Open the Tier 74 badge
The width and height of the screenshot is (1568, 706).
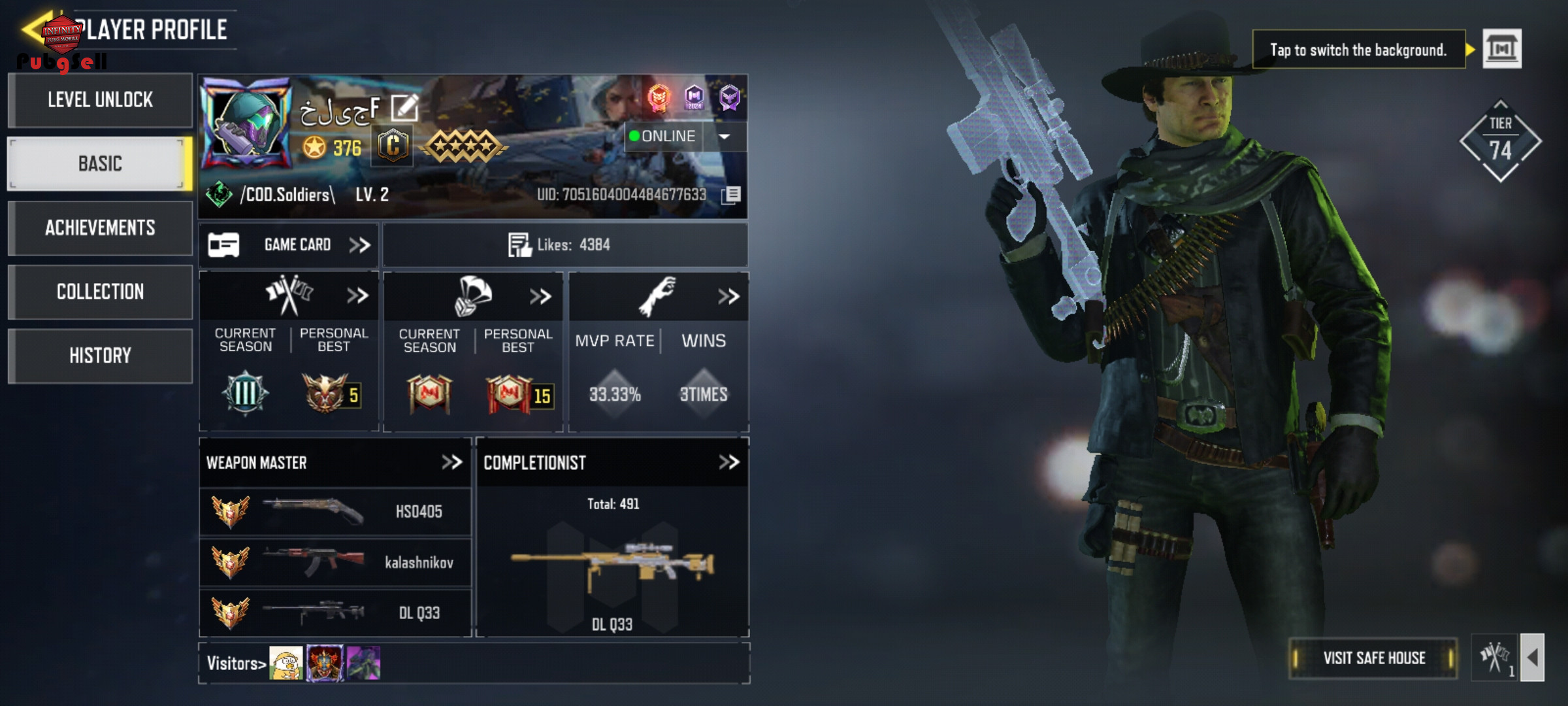click(x=1500, y=141)
